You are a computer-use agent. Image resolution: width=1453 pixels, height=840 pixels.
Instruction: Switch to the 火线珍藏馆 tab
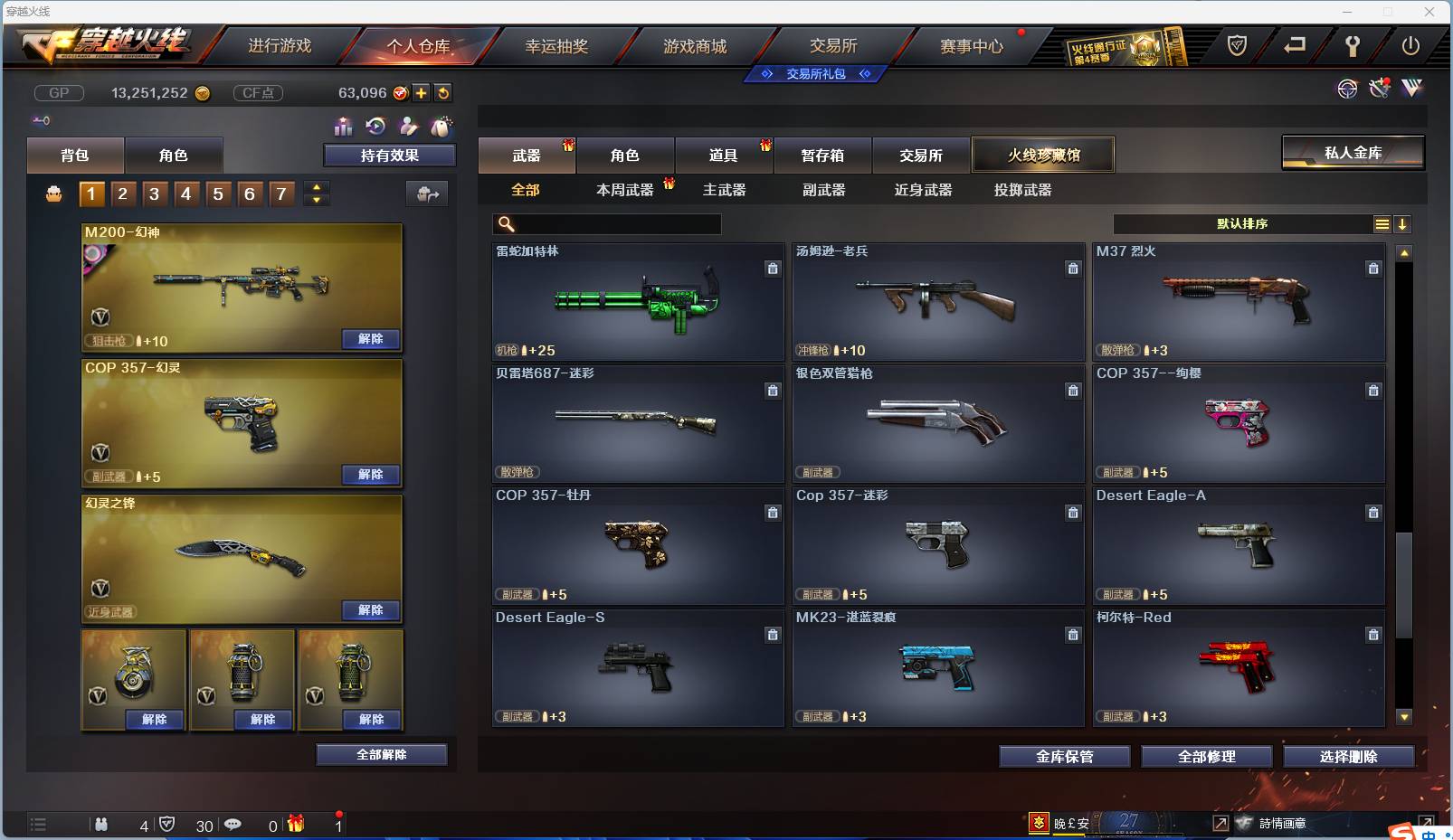pos(1045,155)
